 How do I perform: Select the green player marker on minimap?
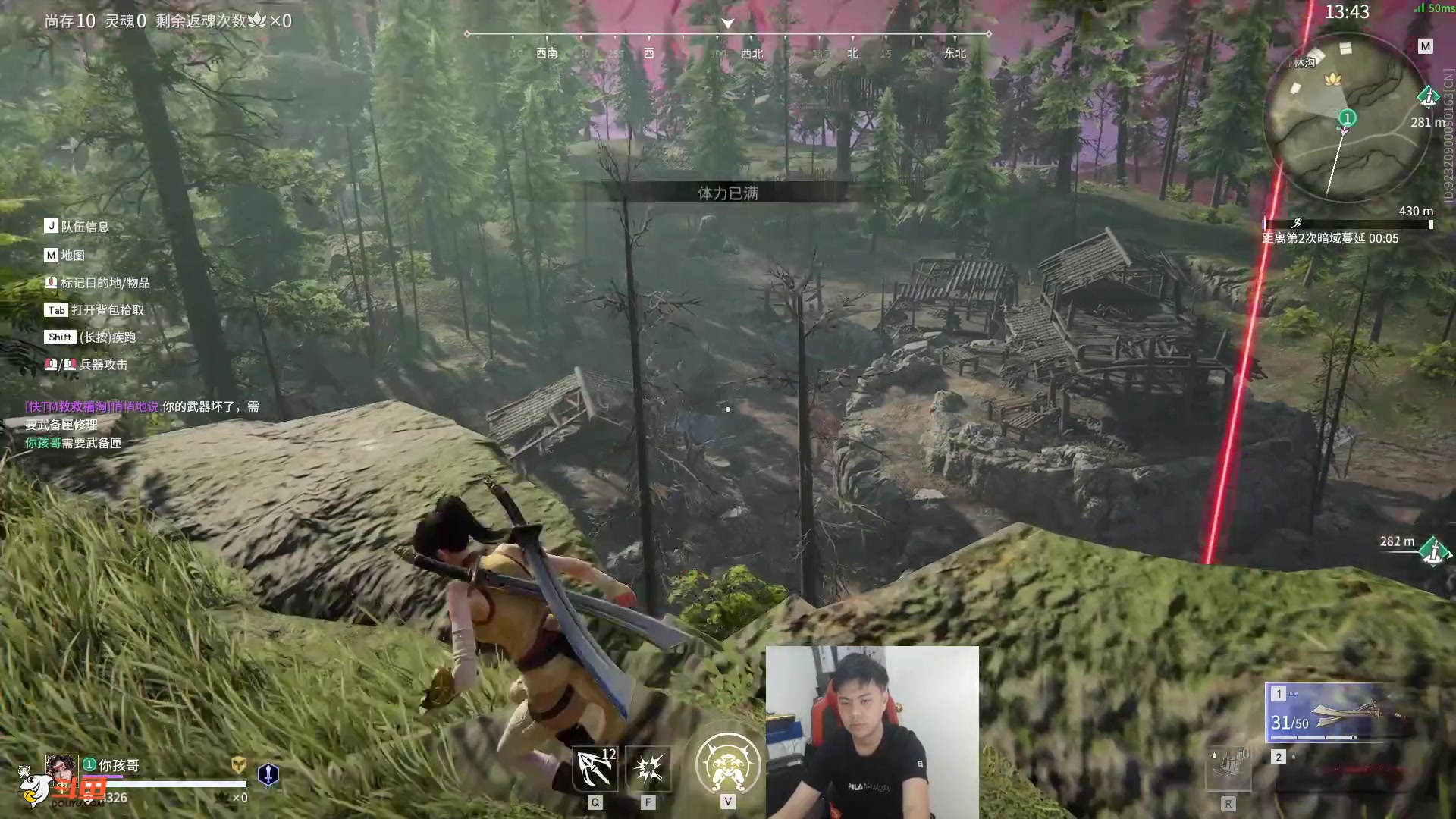tap(1347, 118)
